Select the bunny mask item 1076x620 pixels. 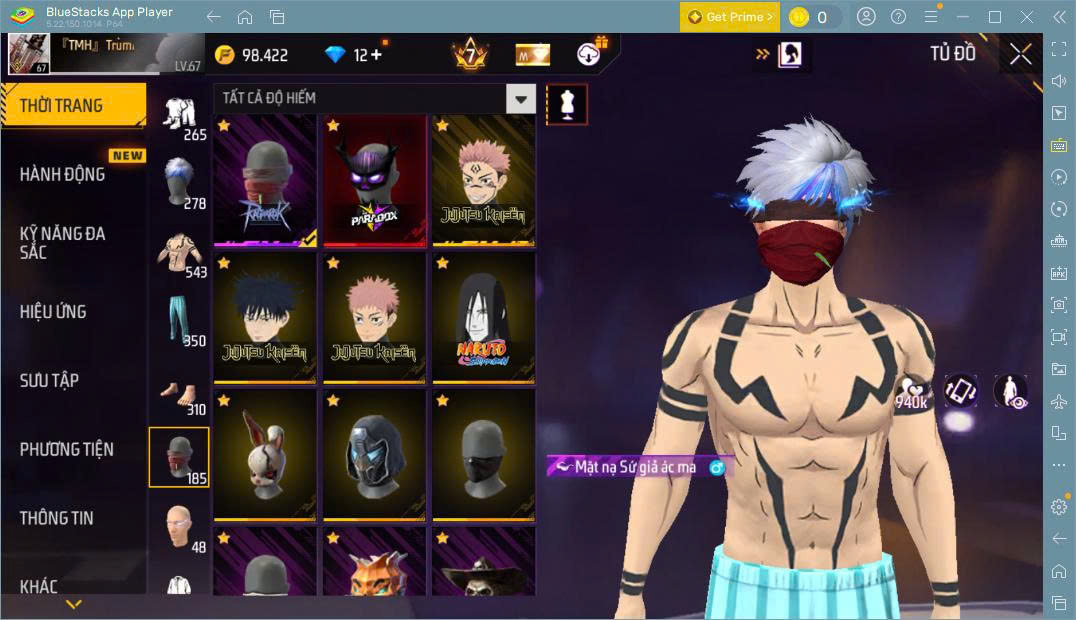coord(265,455)
